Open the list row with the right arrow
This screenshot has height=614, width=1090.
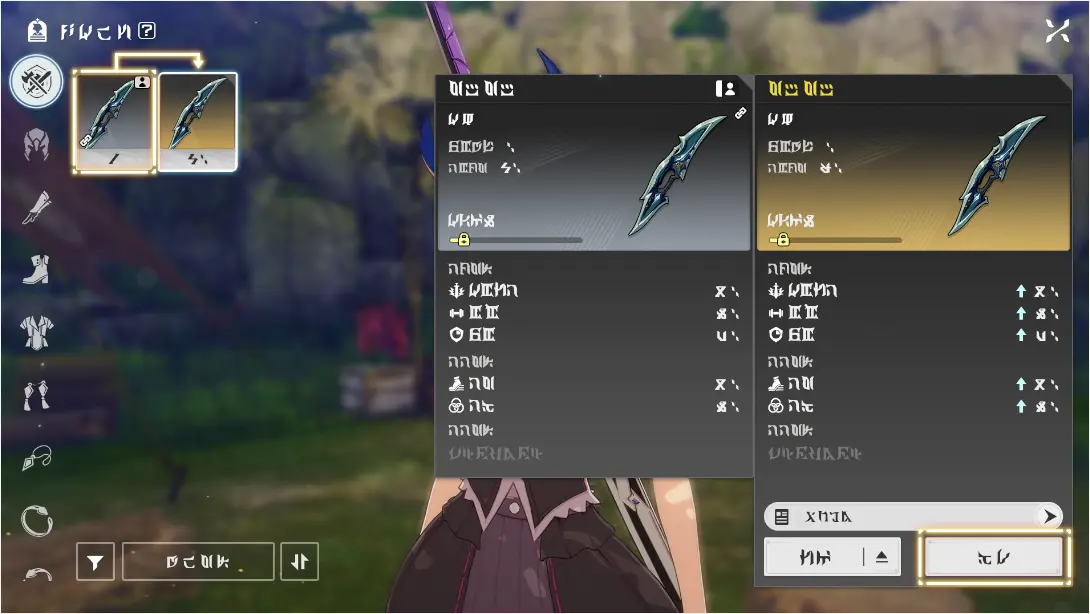coord(912,516)
